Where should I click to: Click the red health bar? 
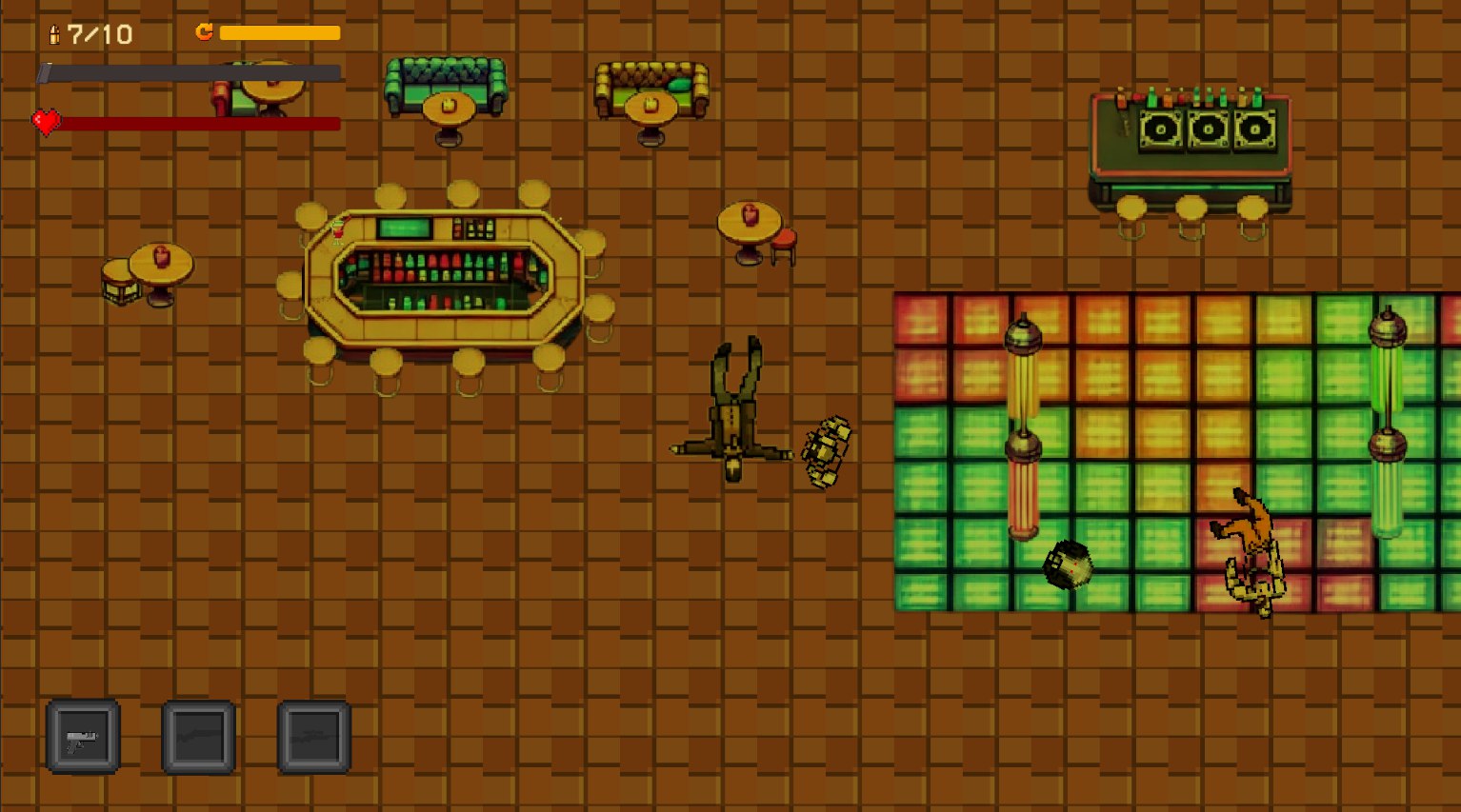tap(203, 123)
